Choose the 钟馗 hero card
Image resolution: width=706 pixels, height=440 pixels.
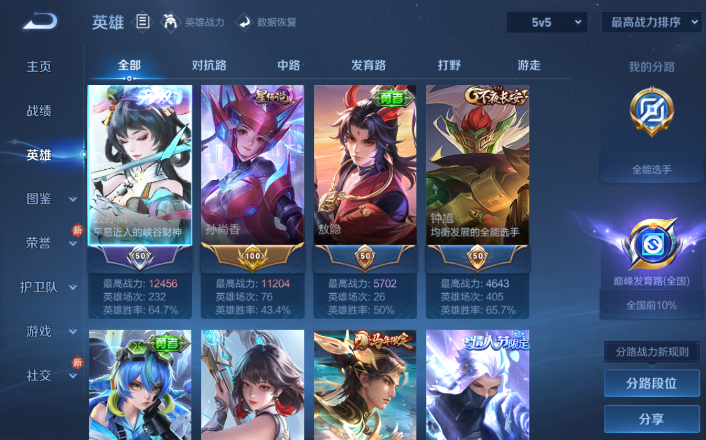tap(477, 170)
